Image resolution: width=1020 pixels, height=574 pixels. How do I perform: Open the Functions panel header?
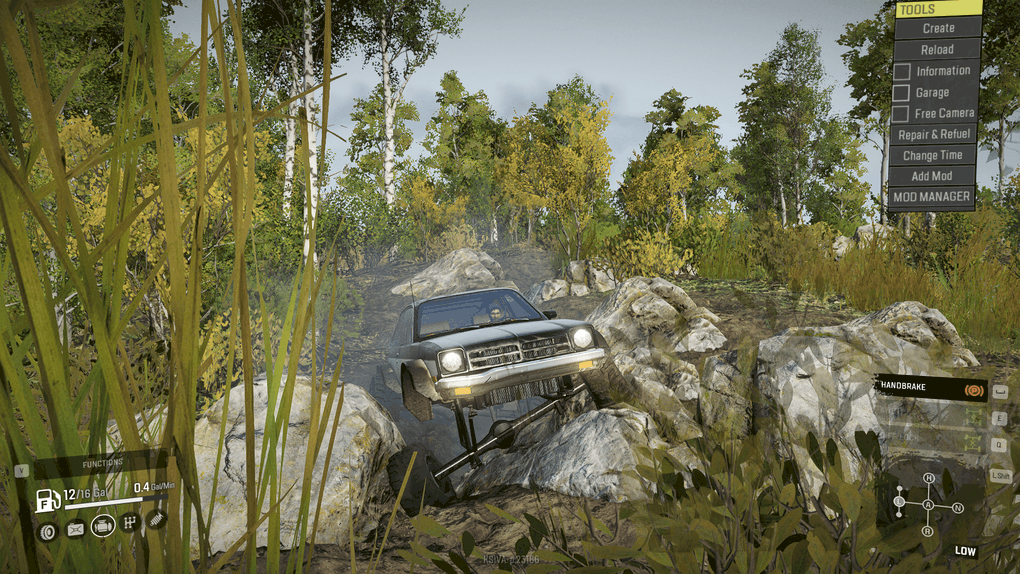[101, 463]
